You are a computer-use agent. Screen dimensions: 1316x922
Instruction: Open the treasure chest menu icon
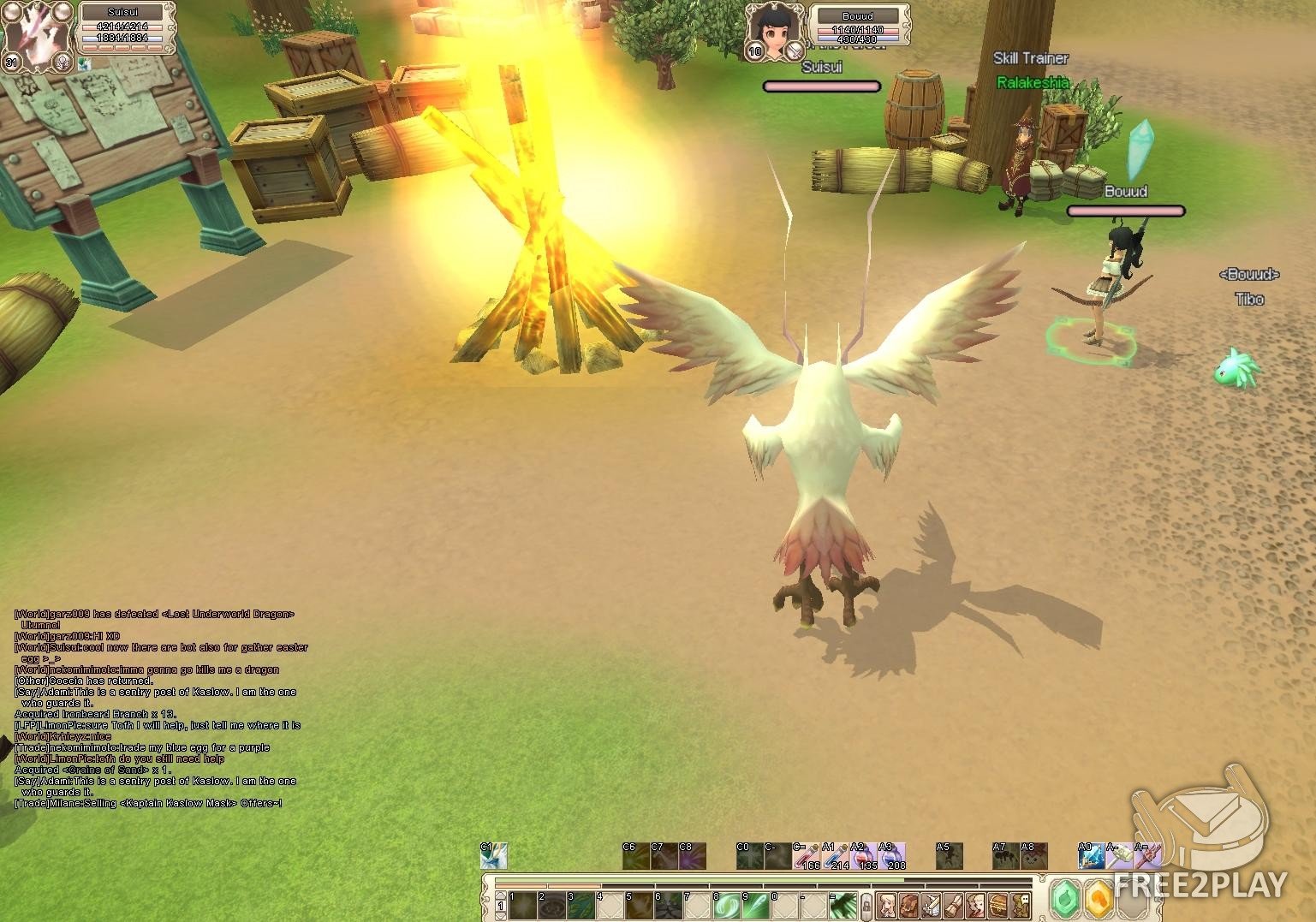pos(998,905)
